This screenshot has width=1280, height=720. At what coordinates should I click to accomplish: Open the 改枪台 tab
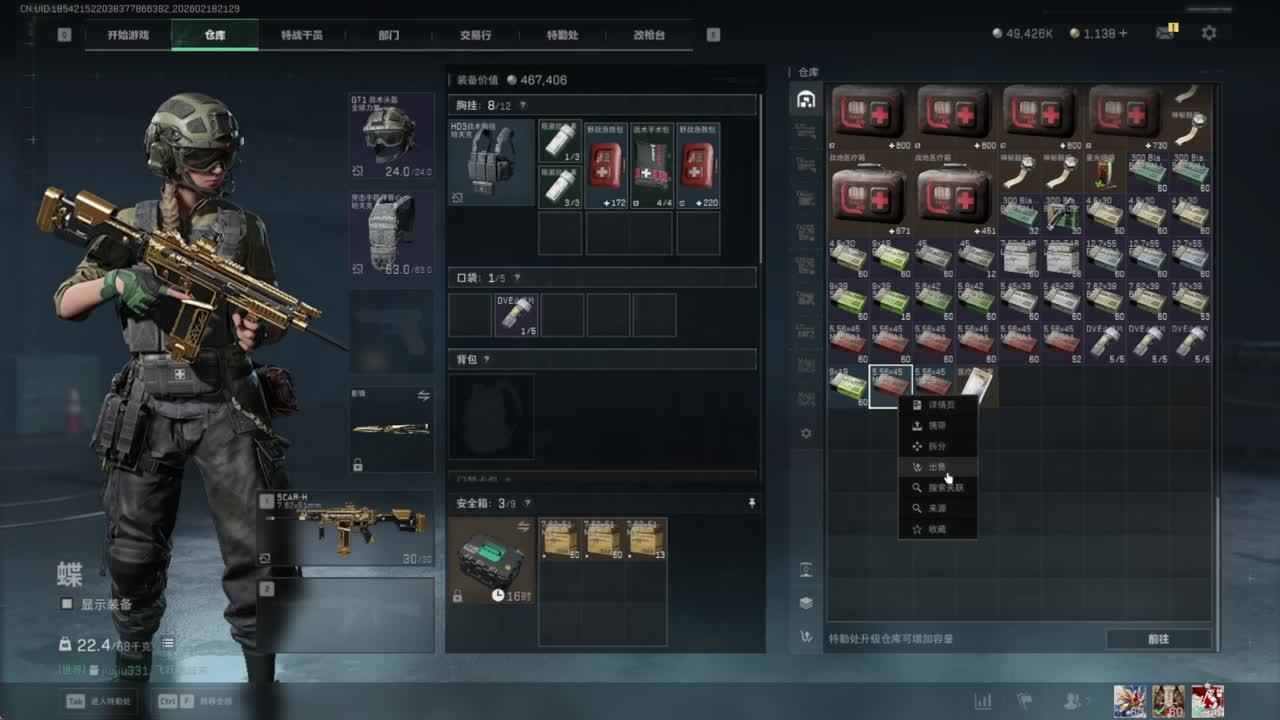point(649,35)
